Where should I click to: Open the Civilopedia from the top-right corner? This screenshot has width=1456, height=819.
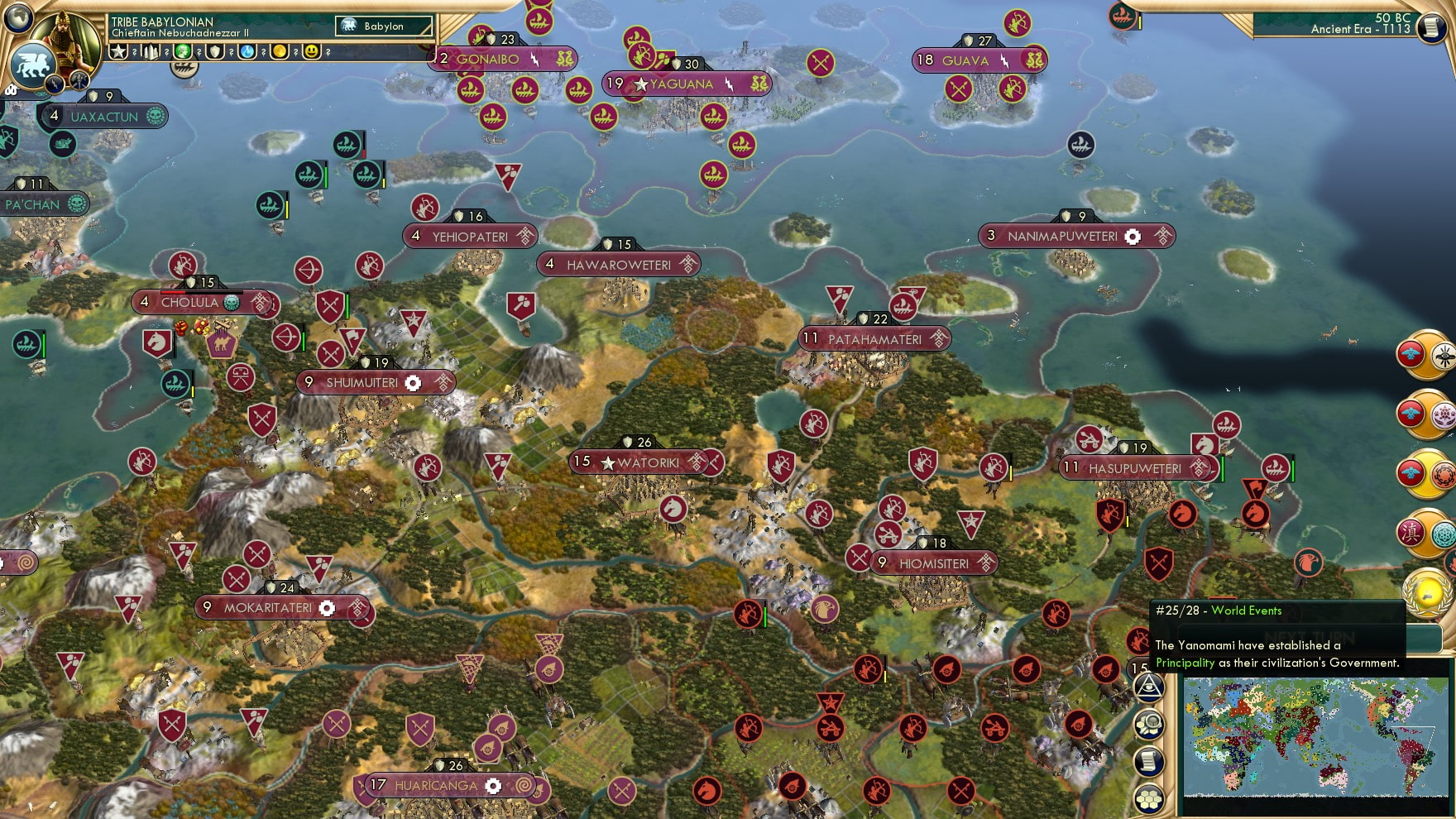point(1432,27)
